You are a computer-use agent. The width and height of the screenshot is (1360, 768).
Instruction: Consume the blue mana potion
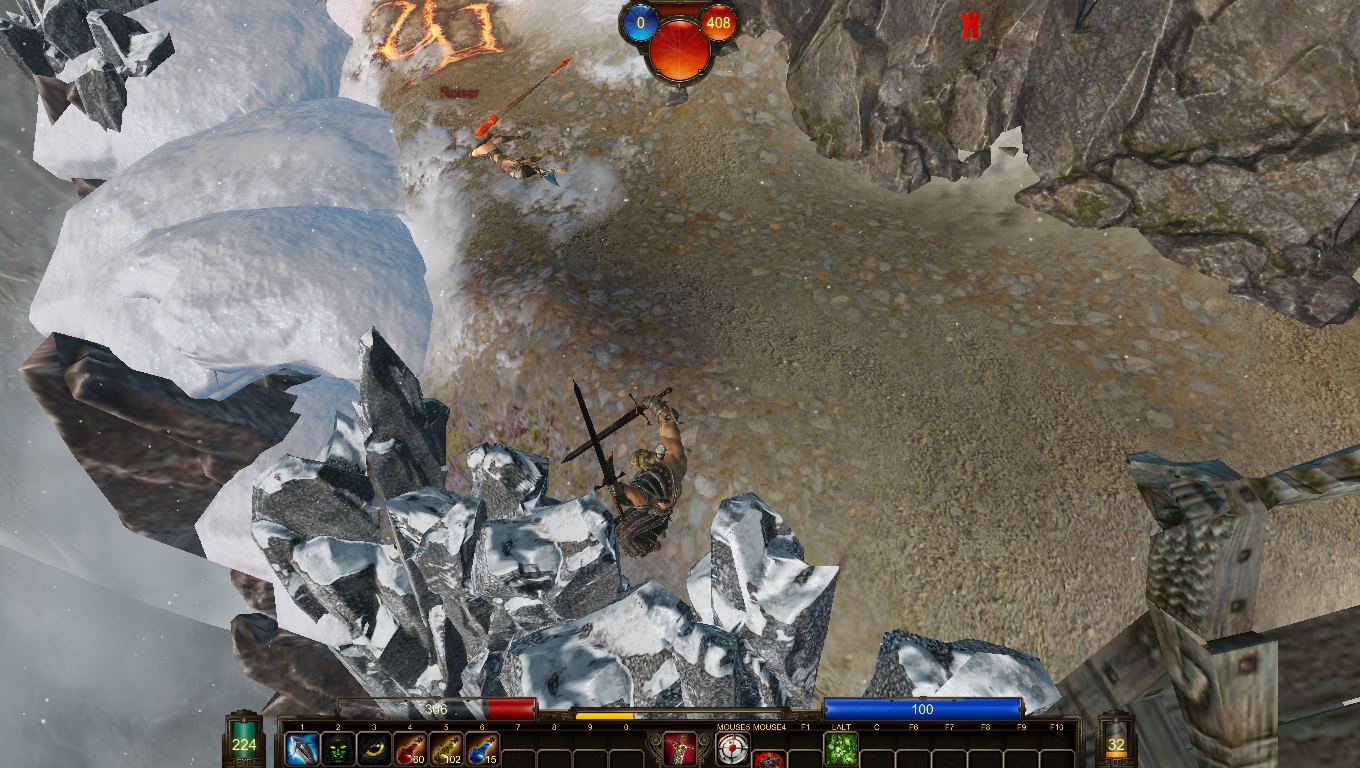point(482,748)
